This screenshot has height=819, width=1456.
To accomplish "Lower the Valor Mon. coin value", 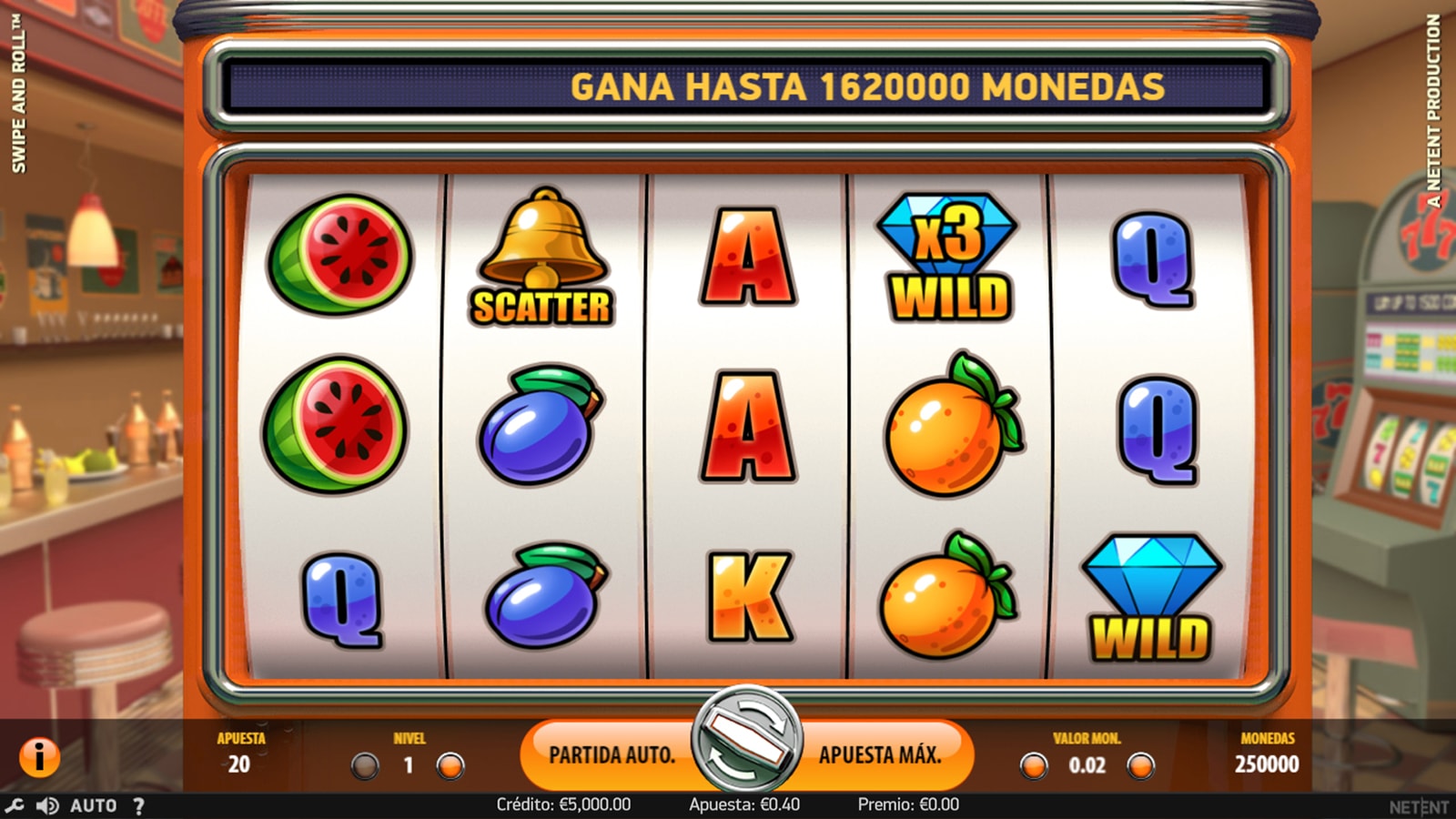I will [x=1033, y=766].
